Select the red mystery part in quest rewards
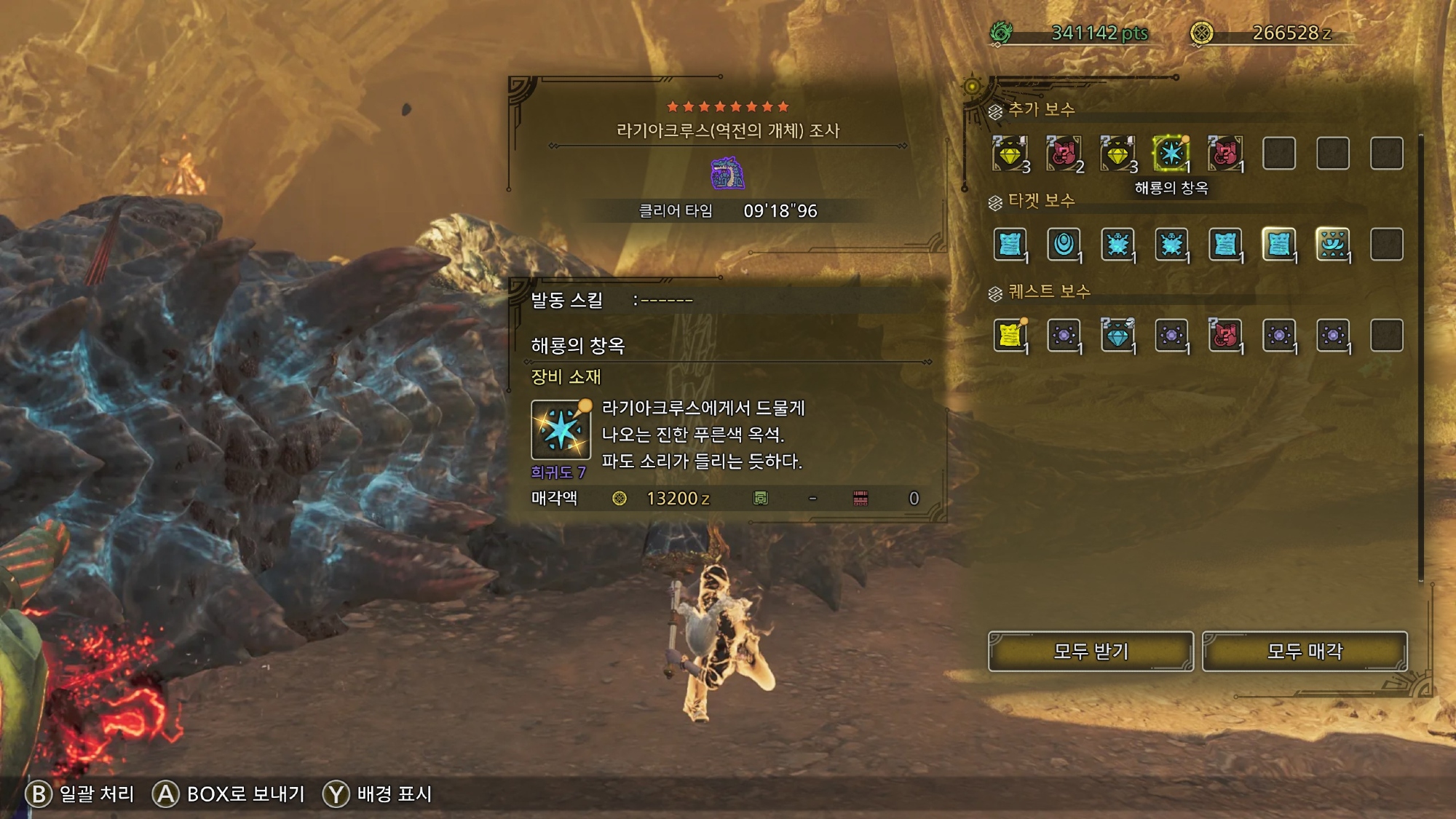 (1225, 335)
